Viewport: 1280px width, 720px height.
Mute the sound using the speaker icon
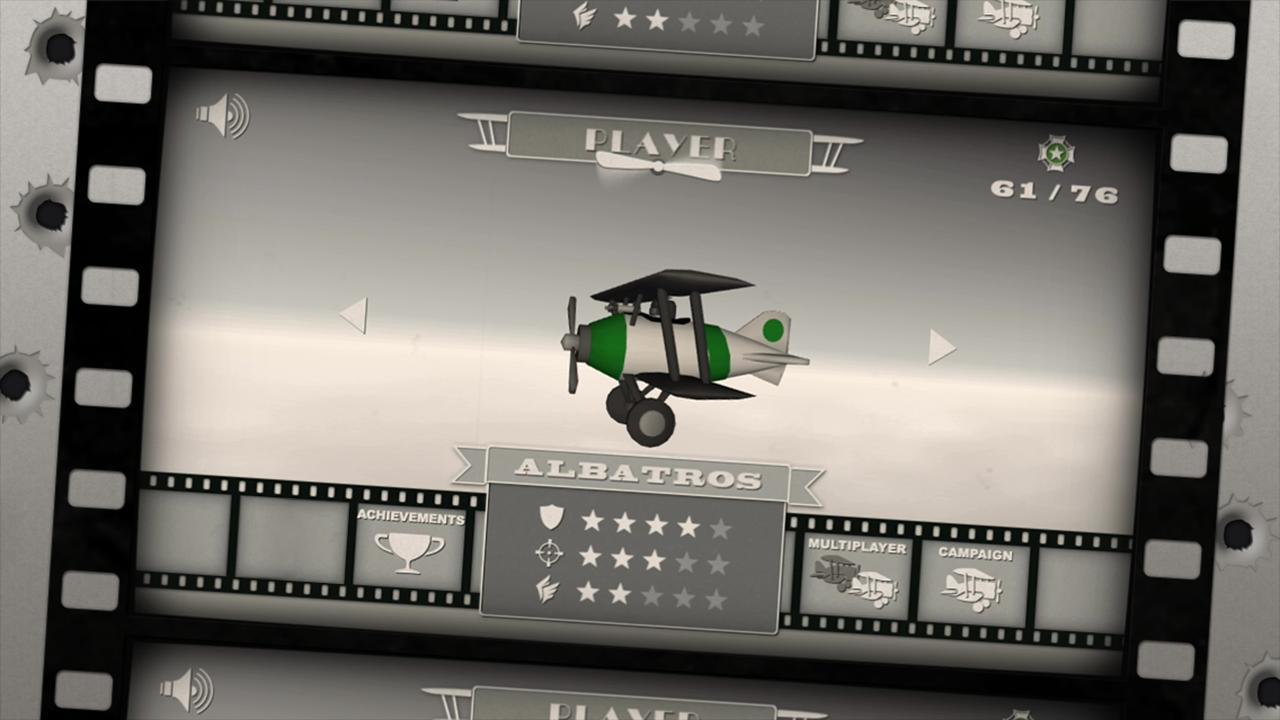click(x=226, y=114)
